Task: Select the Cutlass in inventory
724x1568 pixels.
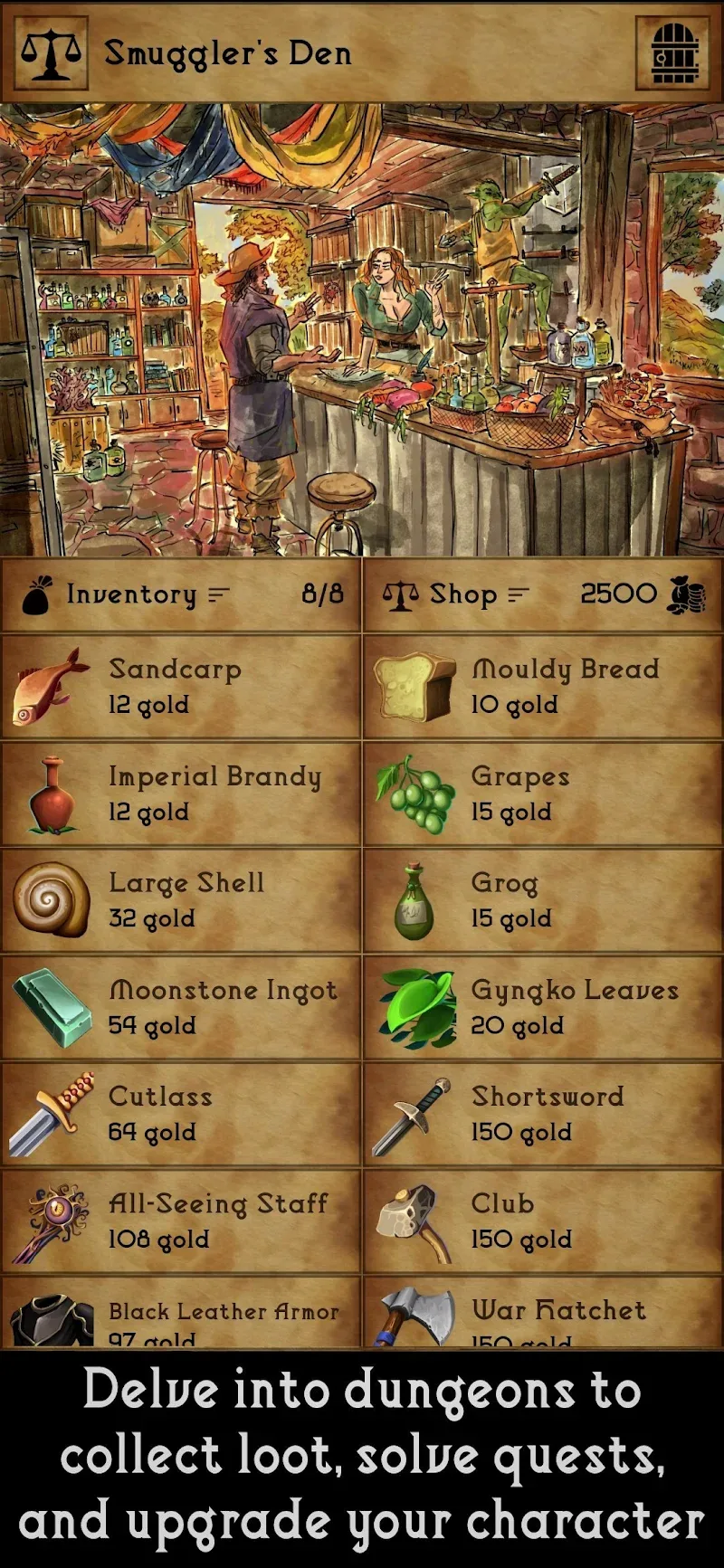Action: click(x=181, y=1114)
